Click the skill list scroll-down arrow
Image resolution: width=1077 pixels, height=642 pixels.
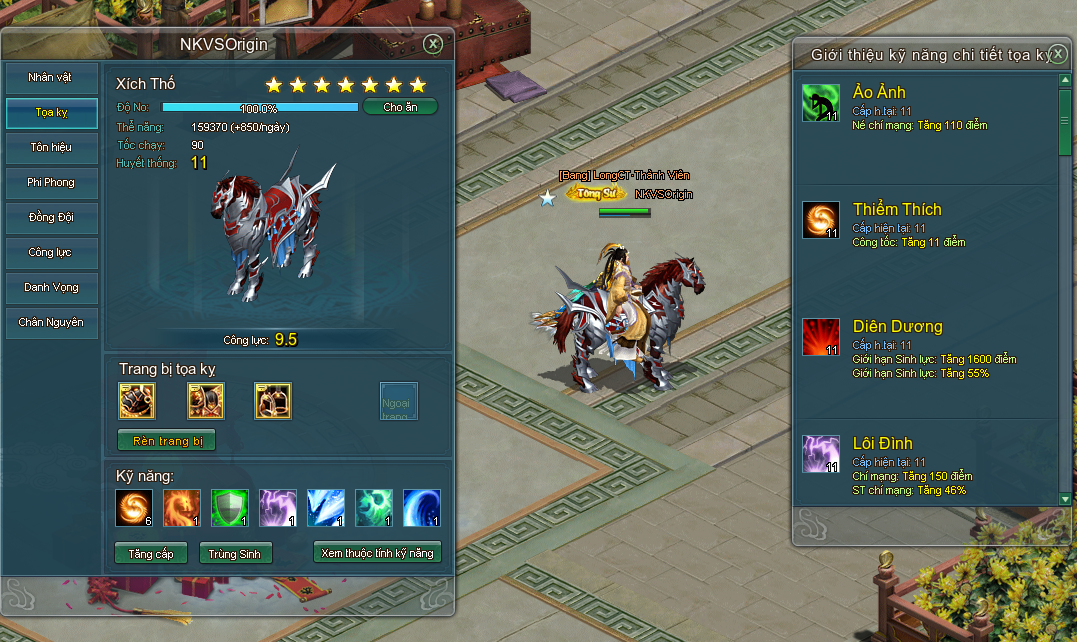point(1065,498)
